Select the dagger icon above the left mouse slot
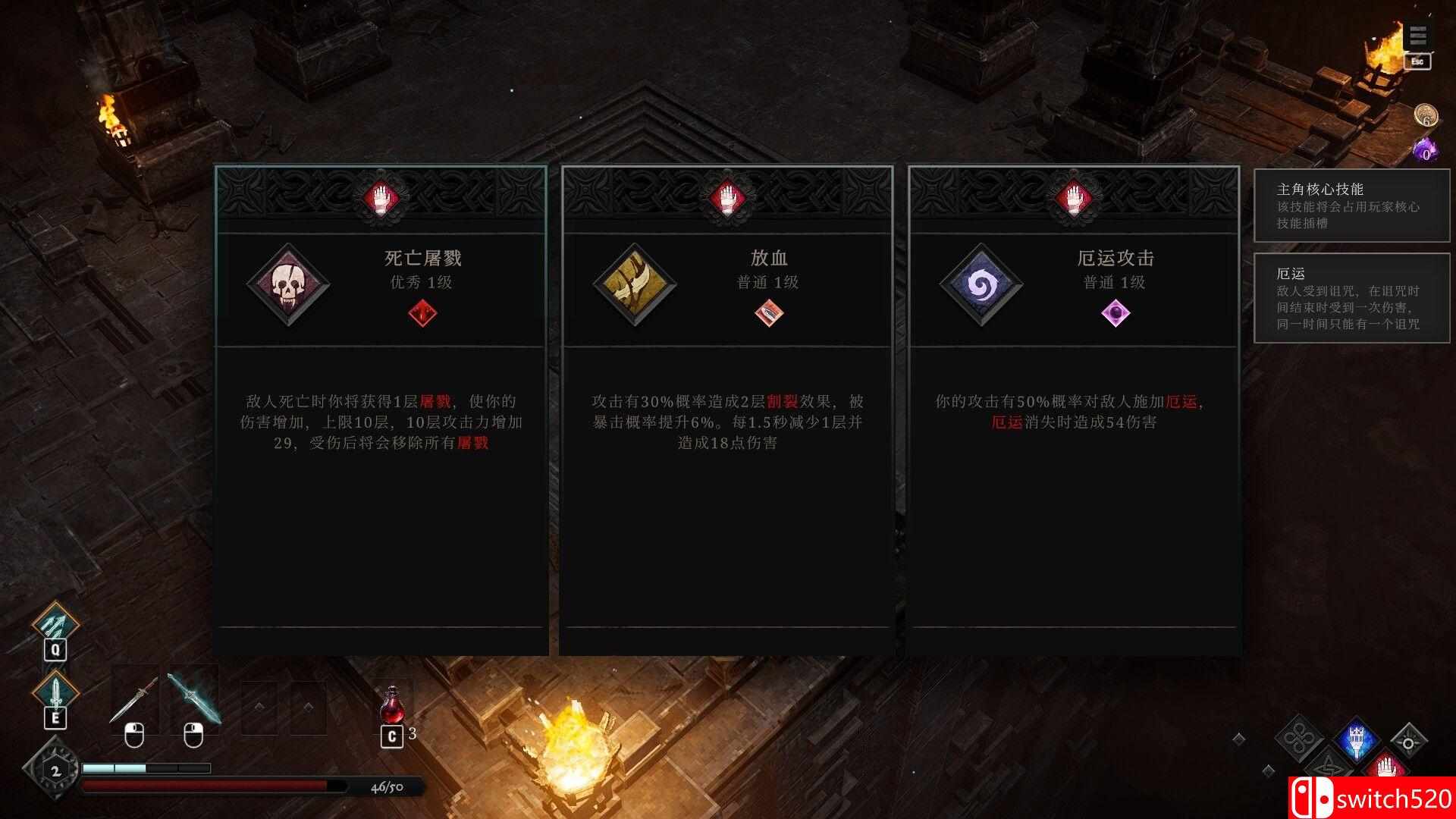 (x=135, y=696)
